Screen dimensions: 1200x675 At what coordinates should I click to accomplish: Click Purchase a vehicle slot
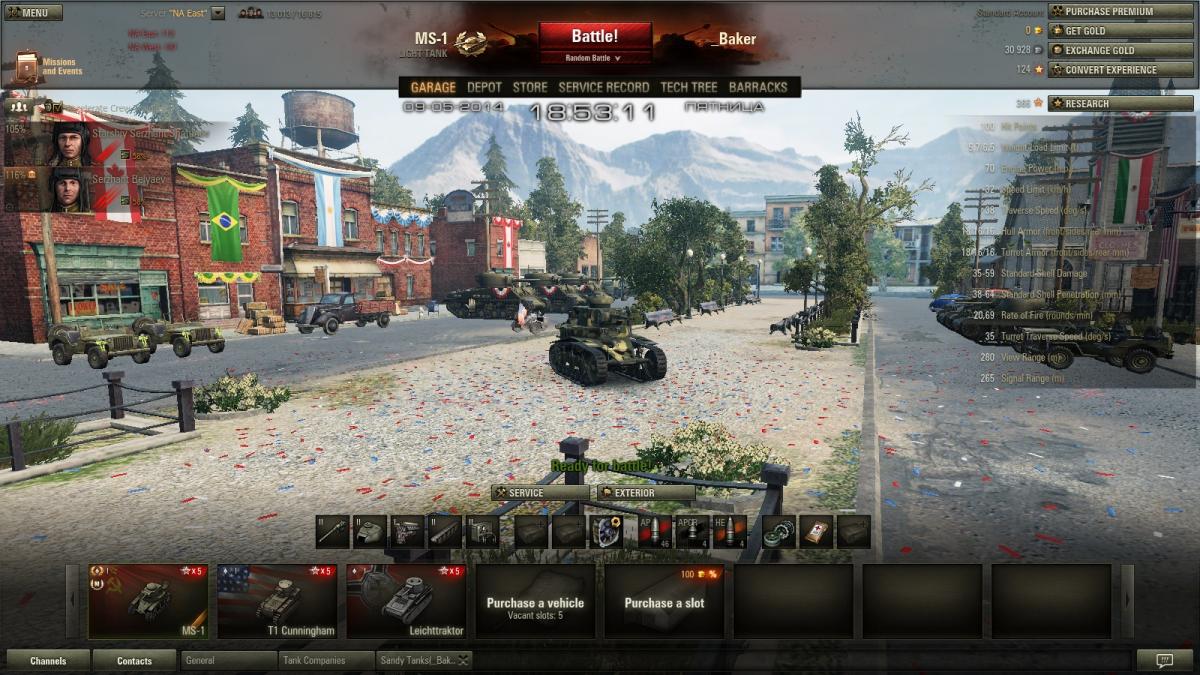click(535, 602)
